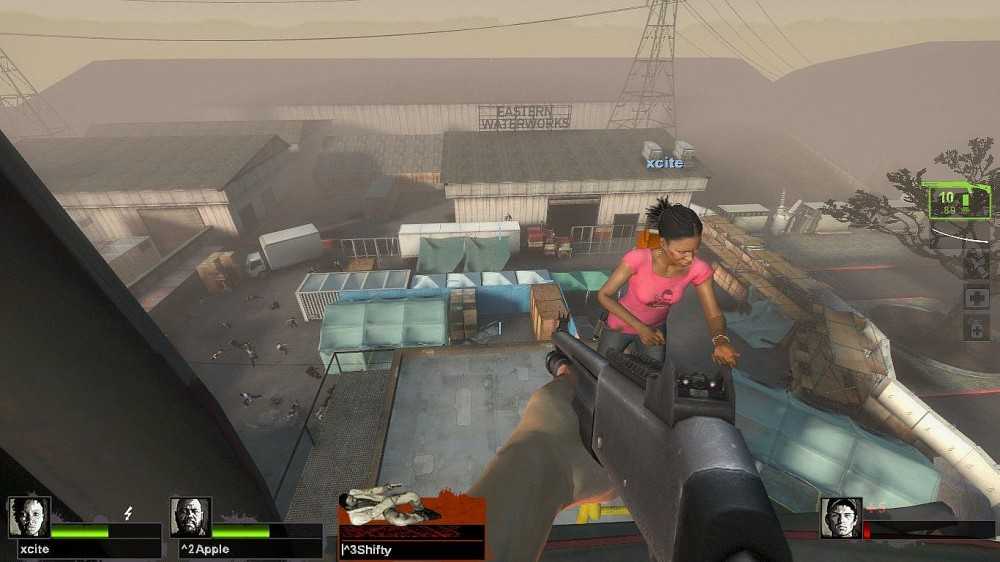Select xcite's teammate portrait
1000x562 pixels.
[29, 517]
